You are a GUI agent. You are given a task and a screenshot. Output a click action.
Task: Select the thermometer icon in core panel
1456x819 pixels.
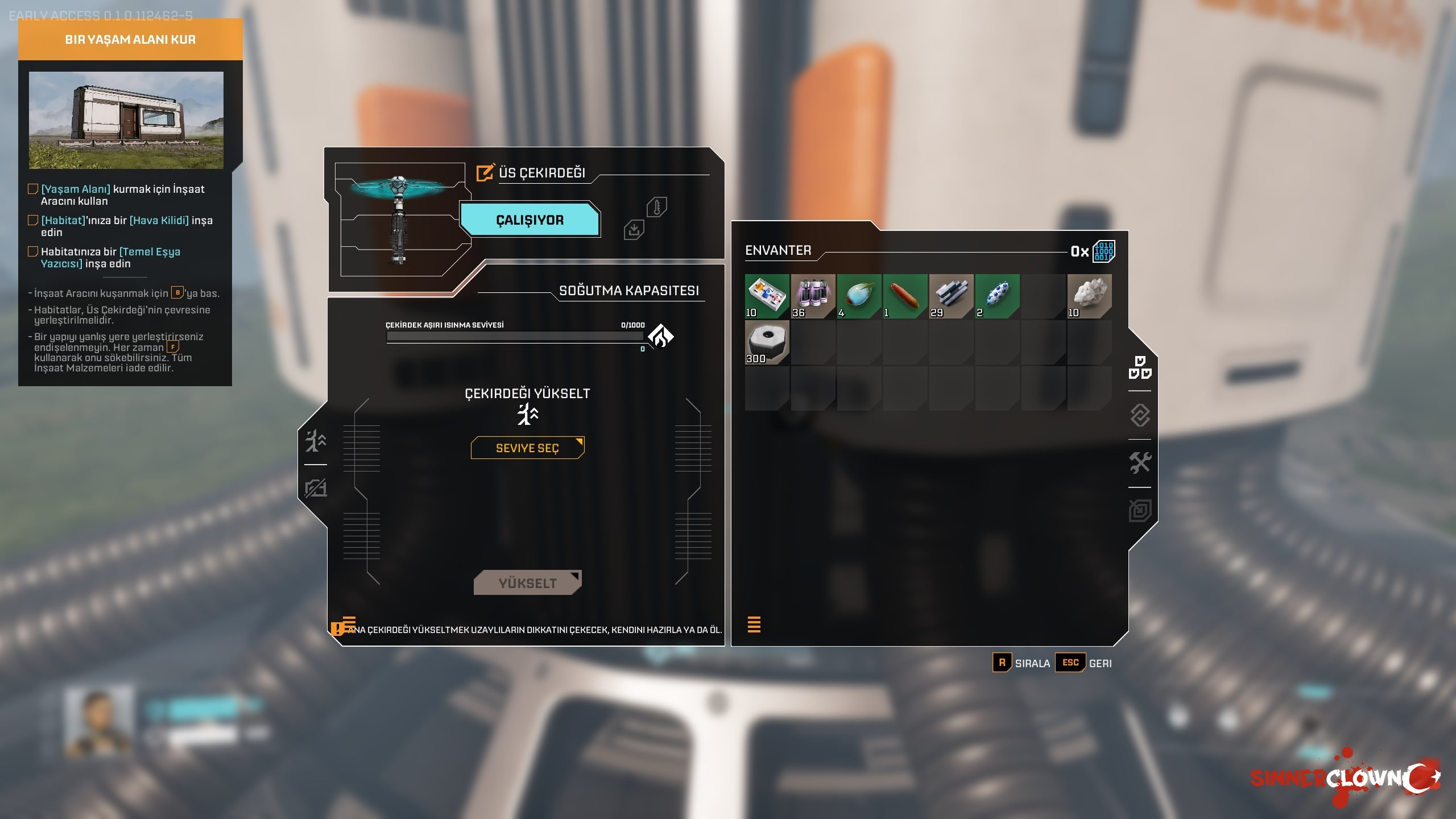656,207
